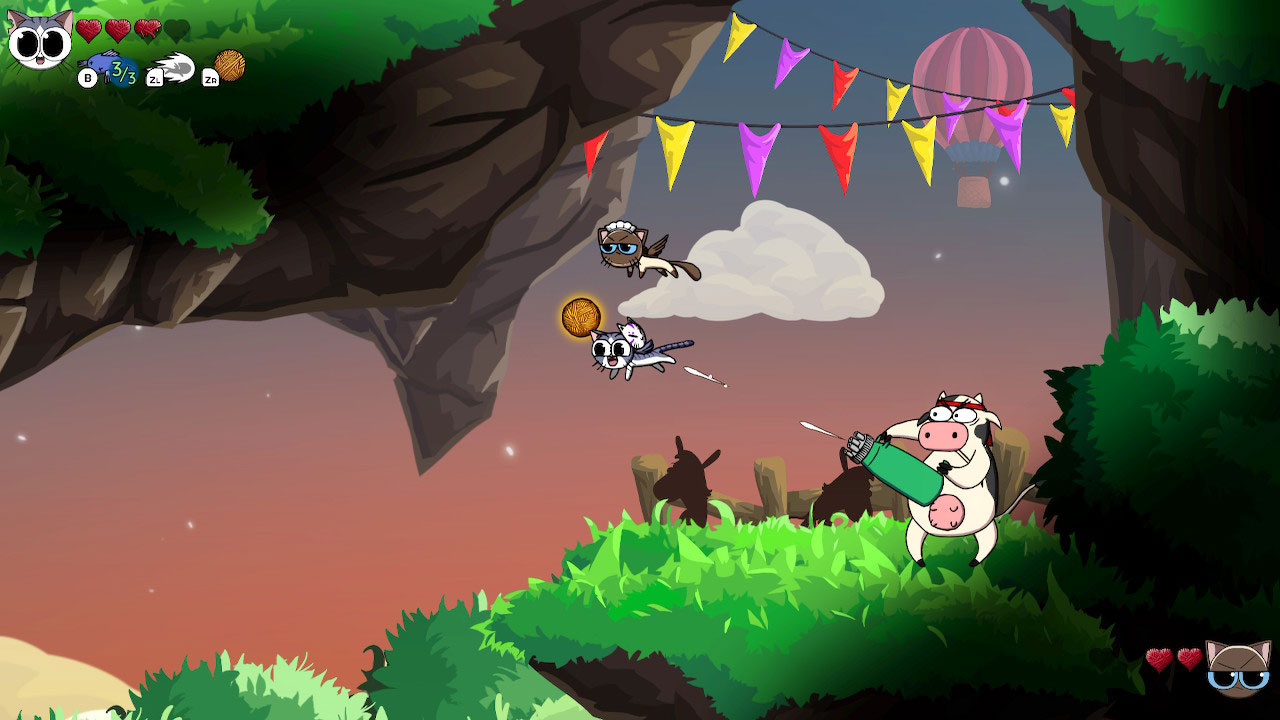Click the gray cat portrait in HUD

point(36,38)
